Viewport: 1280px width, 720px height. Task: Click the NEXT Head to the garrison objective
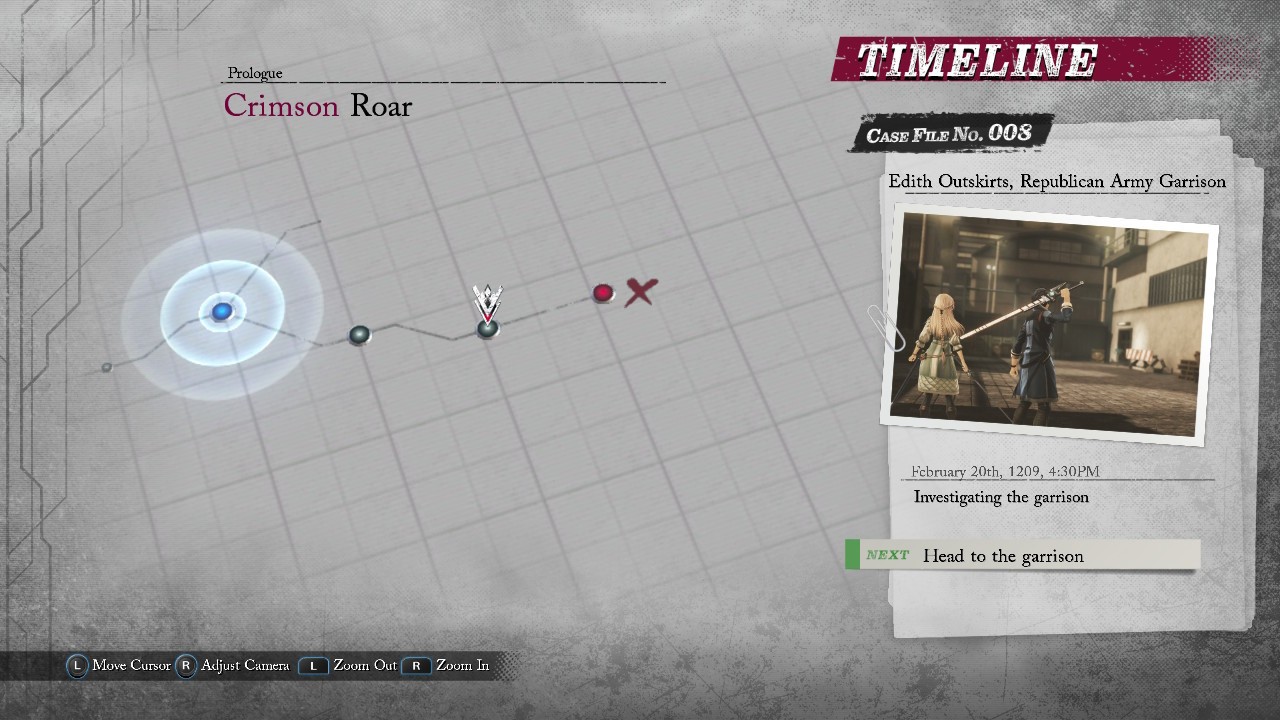1022,555
